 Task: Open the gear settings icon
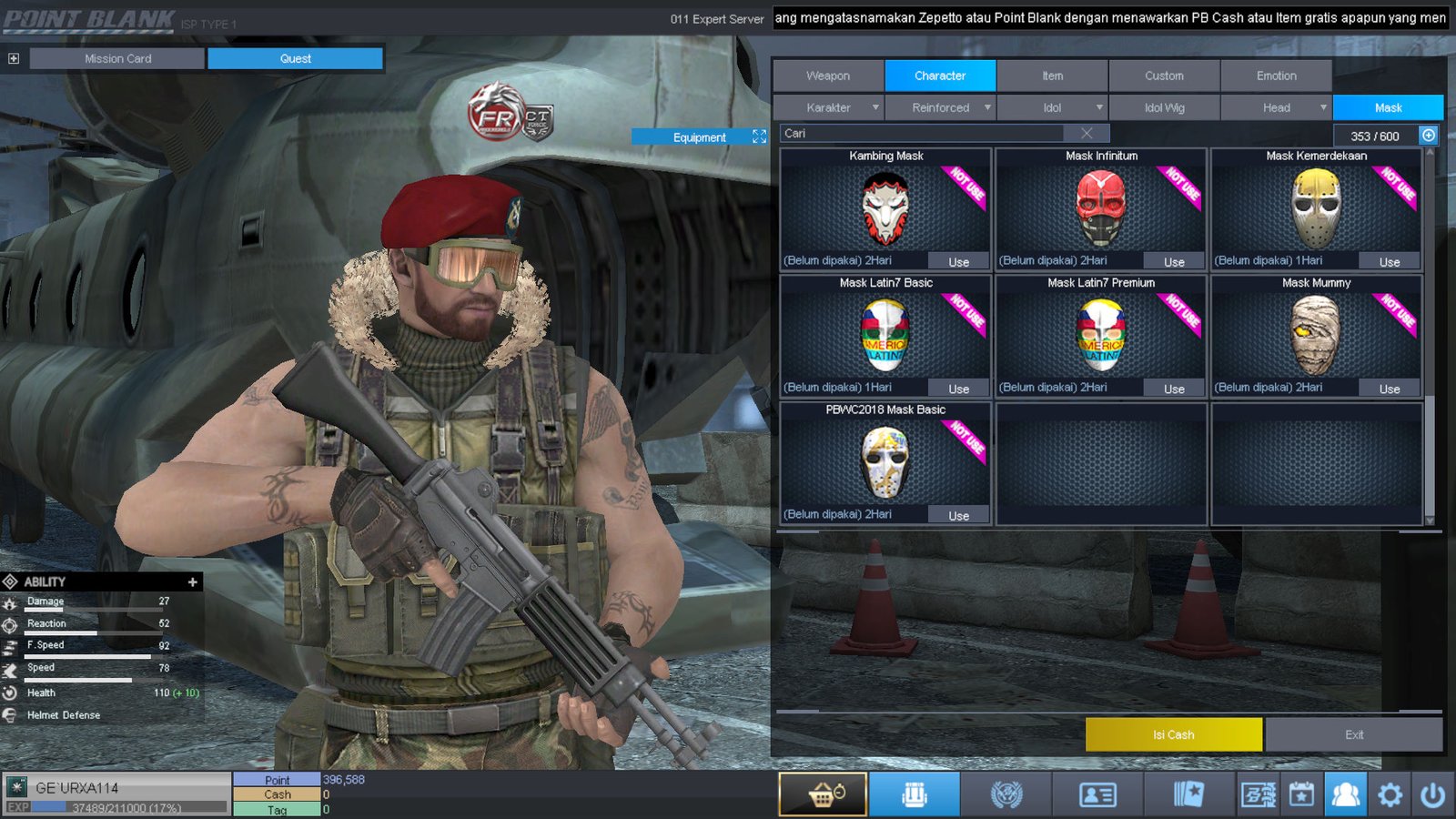[1390, 794]
